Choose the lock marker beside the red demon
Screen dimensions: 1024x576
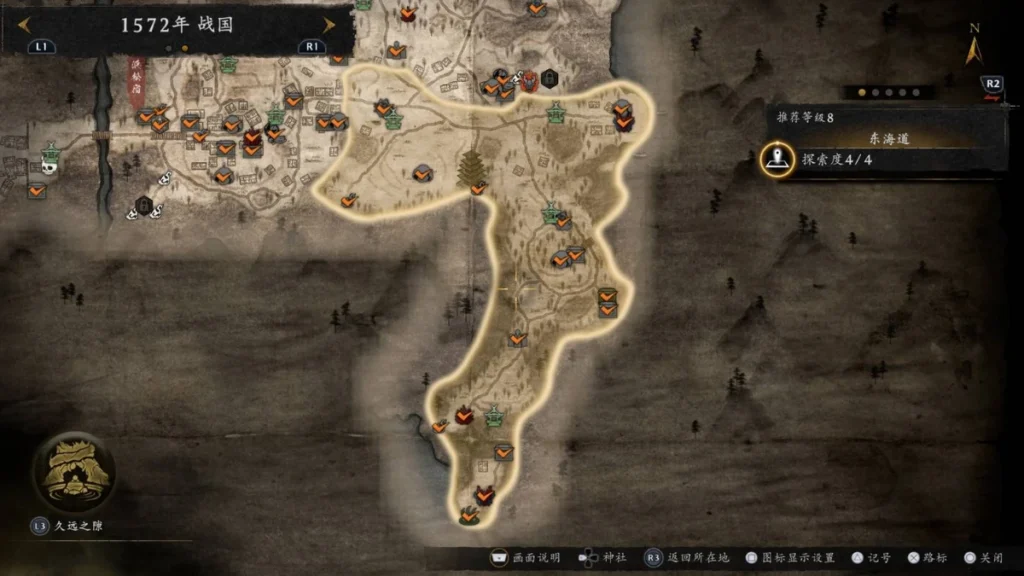(x=549, y=78)
